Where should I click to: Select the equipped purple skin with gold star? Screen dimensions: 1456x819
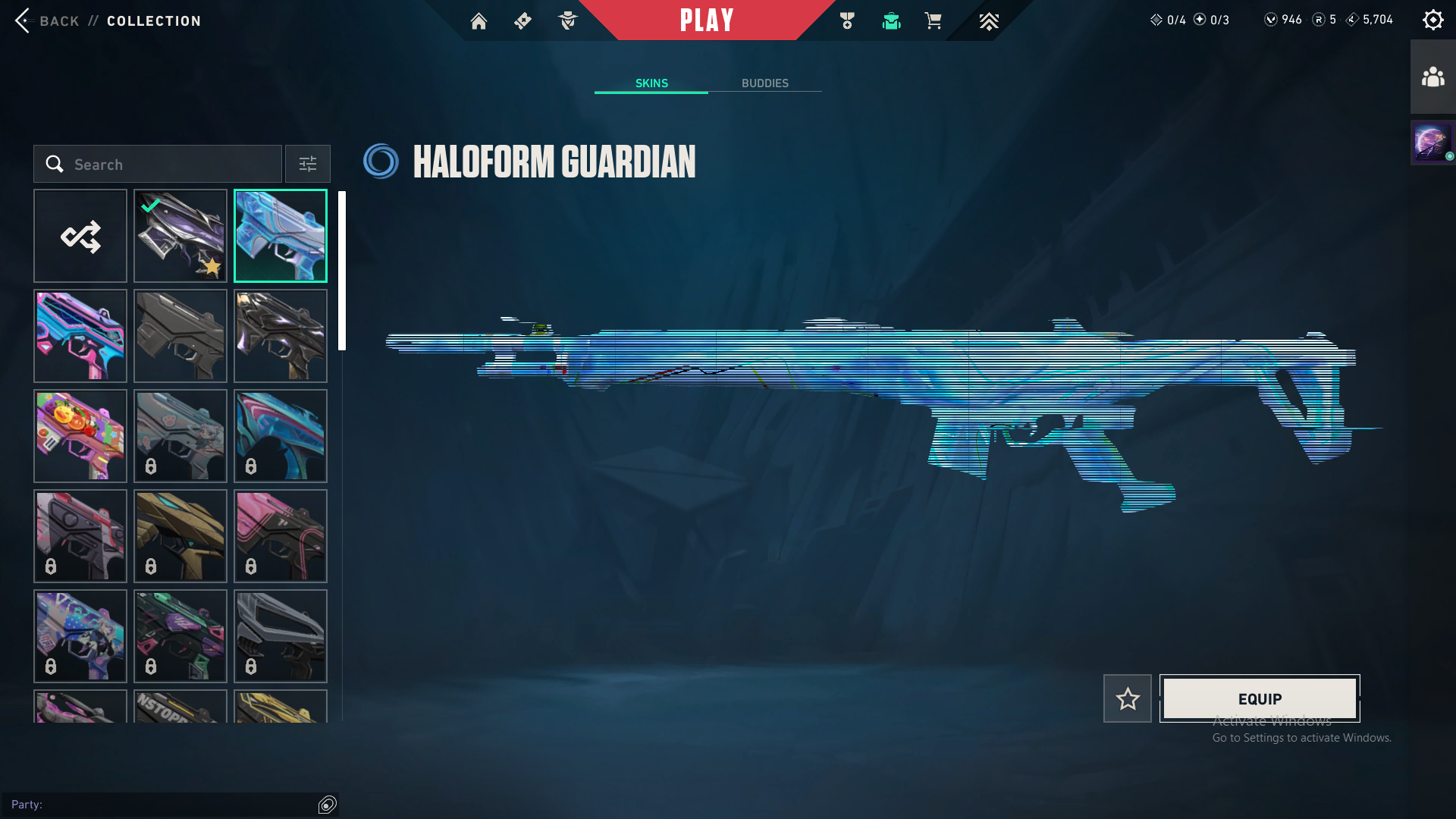(180, 236)
